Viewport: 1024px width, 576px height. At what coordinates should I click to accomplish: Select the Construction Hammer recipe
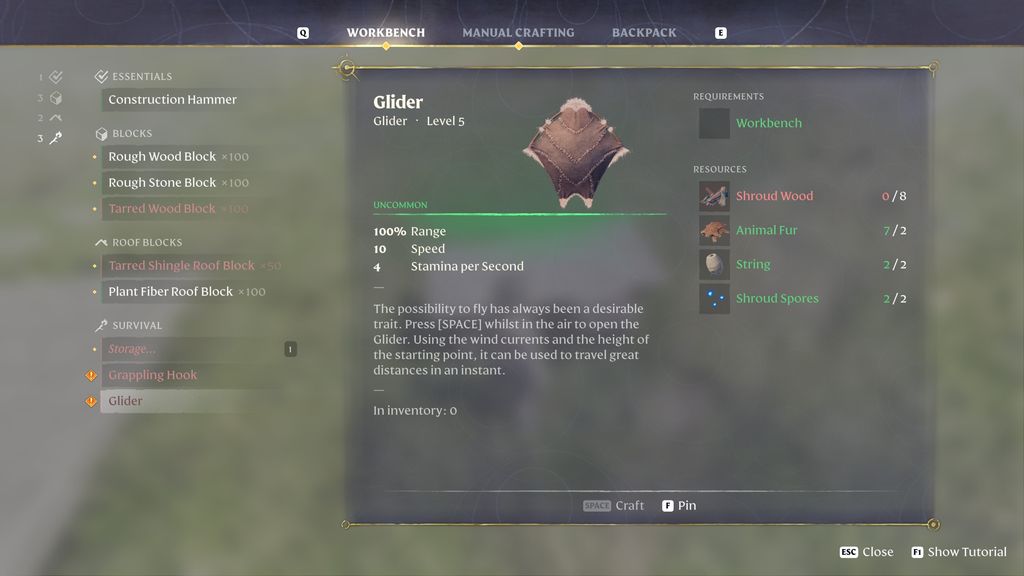pos(172,100)
